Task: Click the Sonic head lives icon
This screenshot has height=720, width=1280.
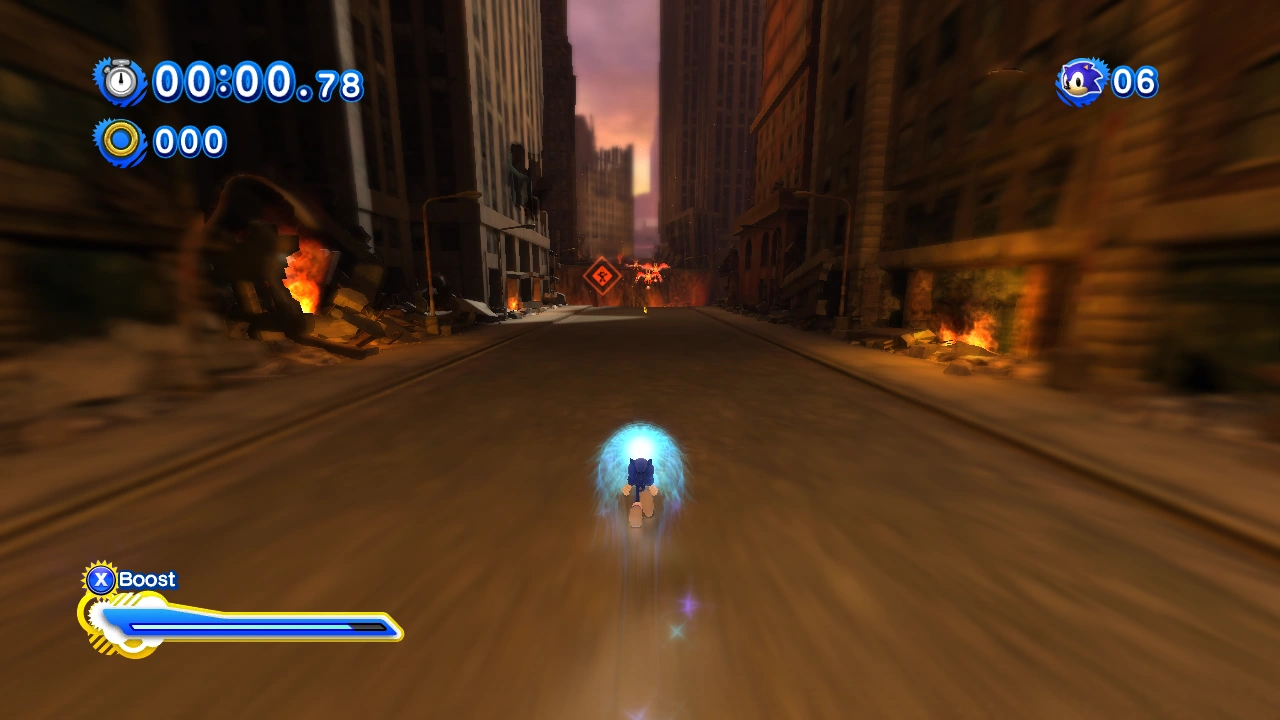Action: click(1082, 82)
